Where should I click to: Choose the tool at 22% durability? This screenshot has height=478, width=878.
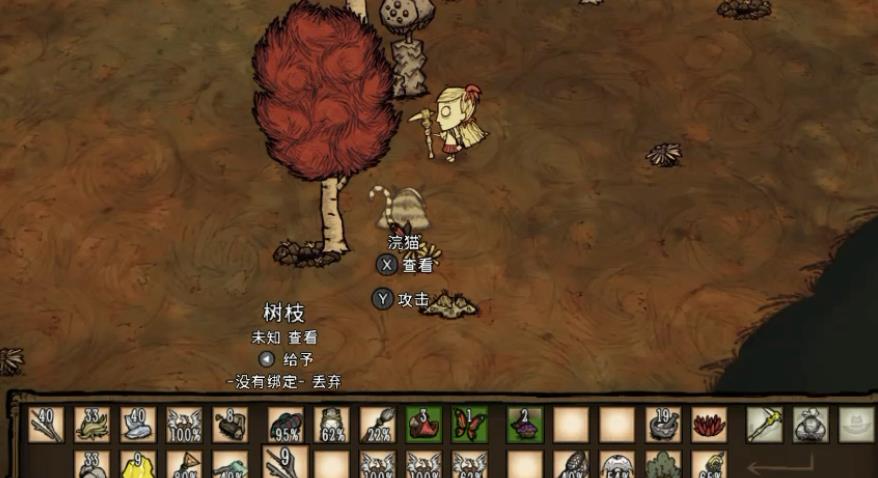tap(378, 424)
